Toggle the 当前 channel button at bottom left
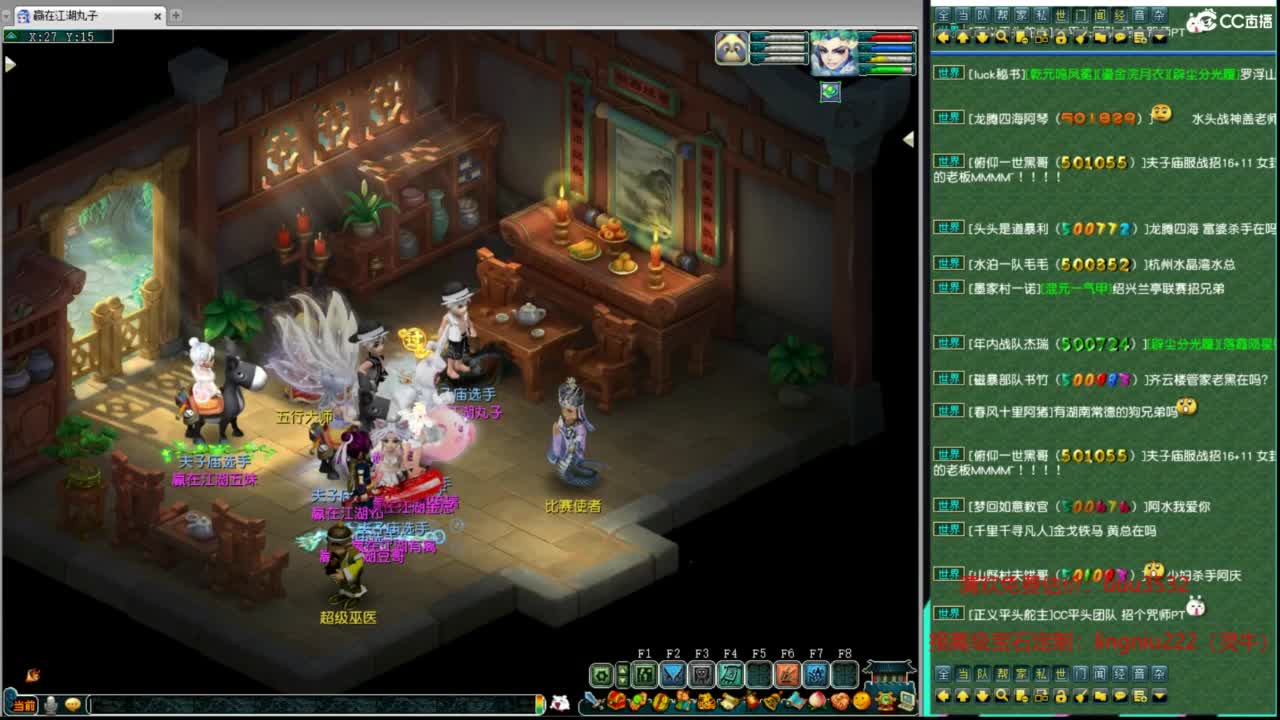The height and width of the screenshot is (720, 1280). pyautogui.click(x=22, y=705)
